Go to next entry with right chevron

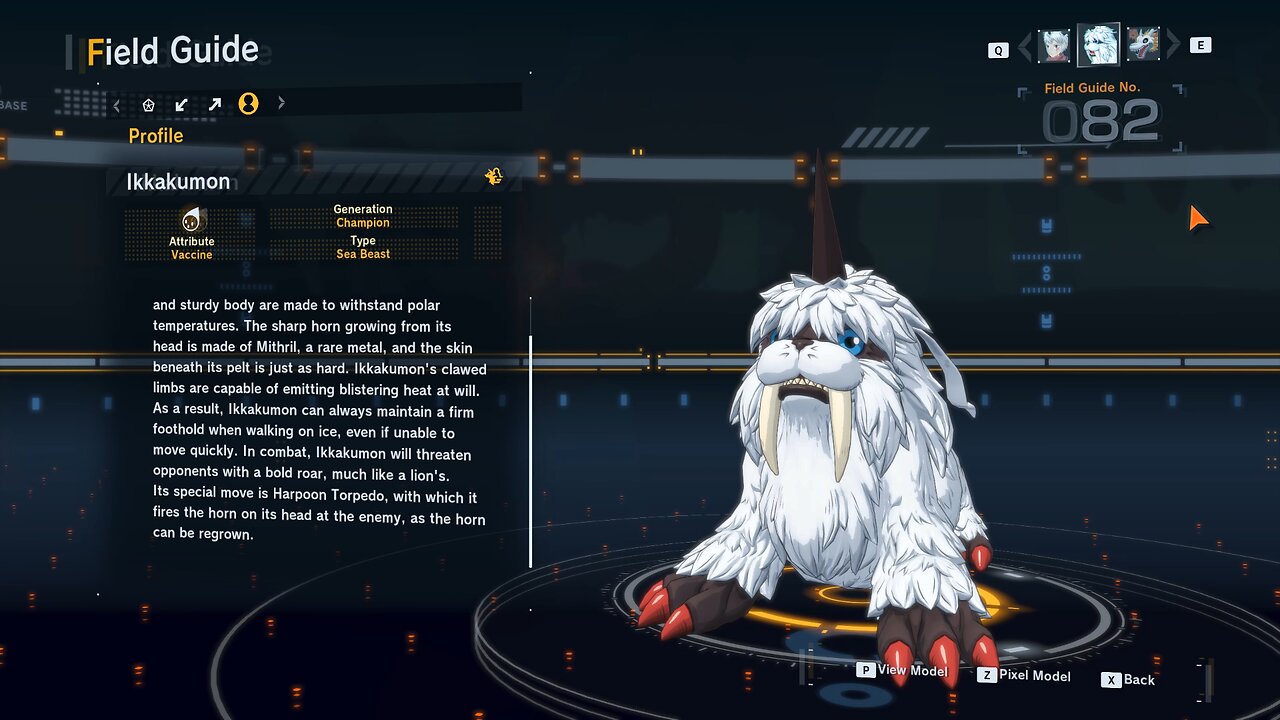click(1174, 45)
